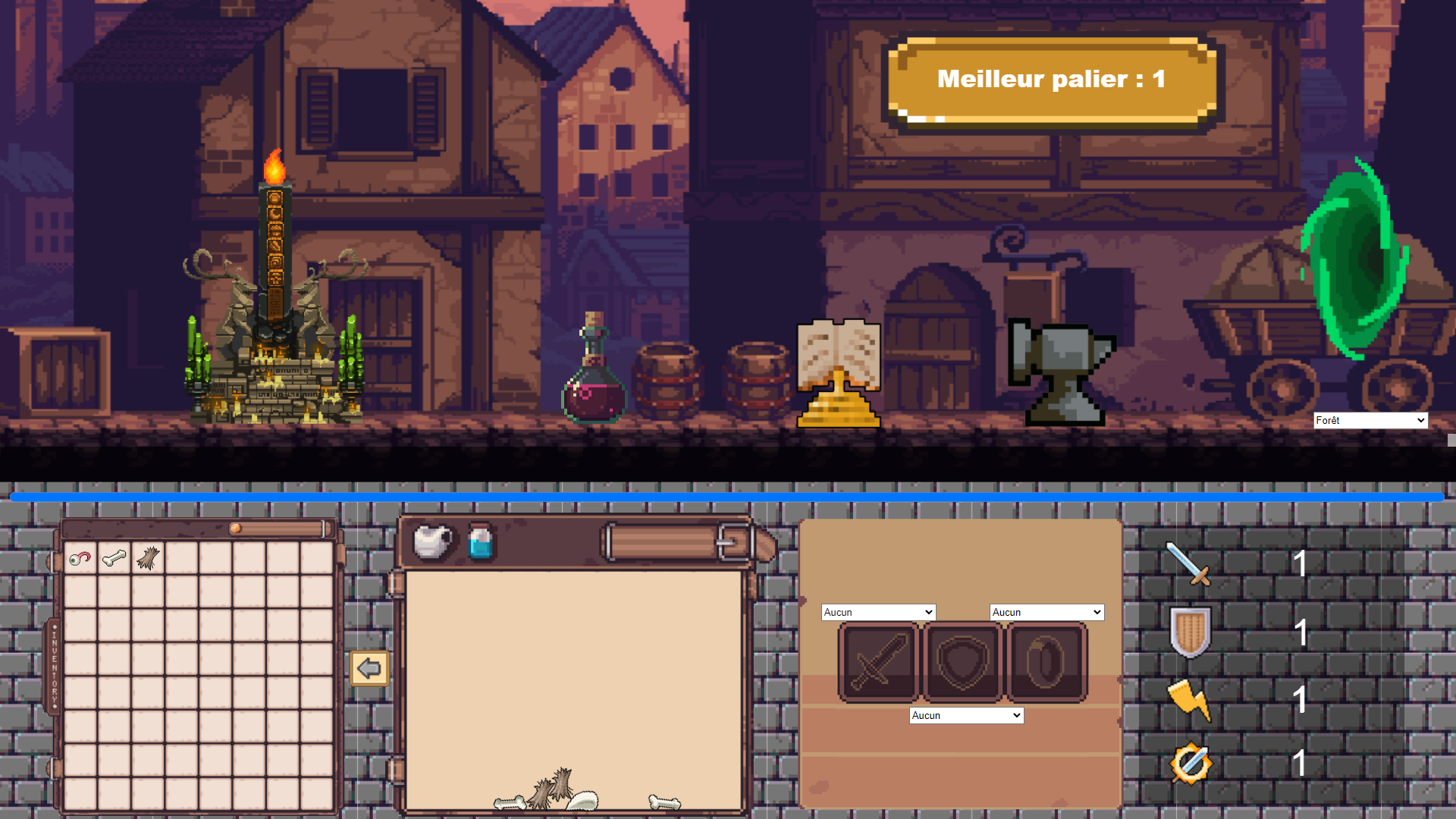Open the Aucun dropdown above the sword slot

tap(878, 612)
